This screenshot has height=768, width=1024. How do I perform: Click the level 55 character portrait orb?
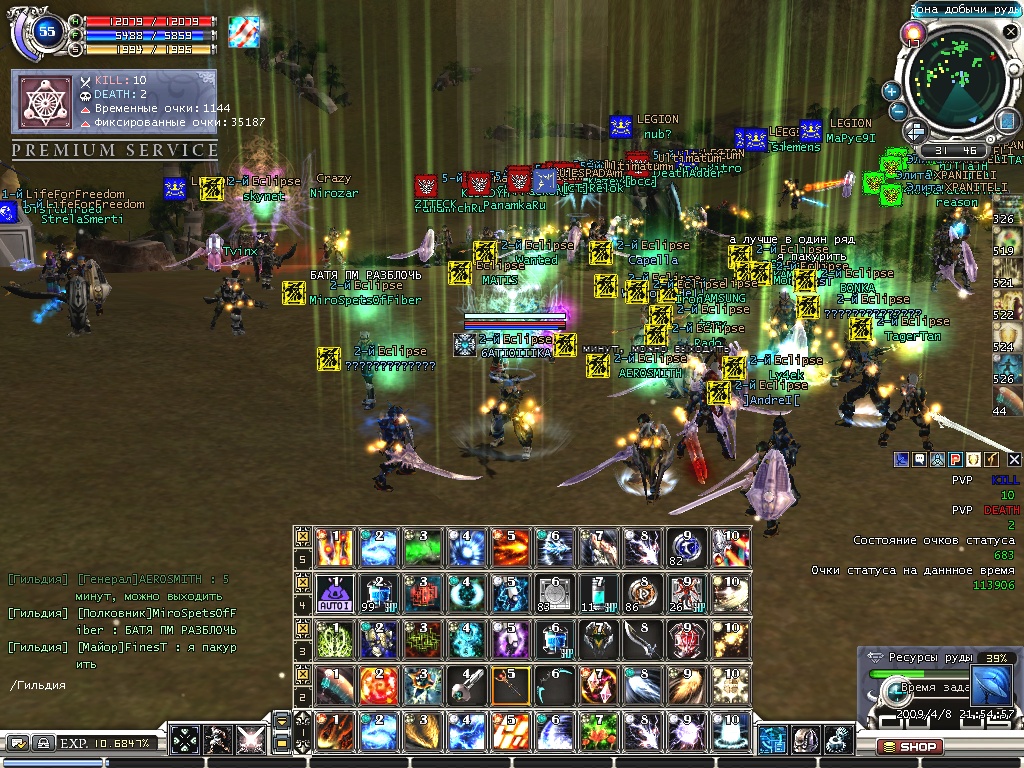[46, 31]
